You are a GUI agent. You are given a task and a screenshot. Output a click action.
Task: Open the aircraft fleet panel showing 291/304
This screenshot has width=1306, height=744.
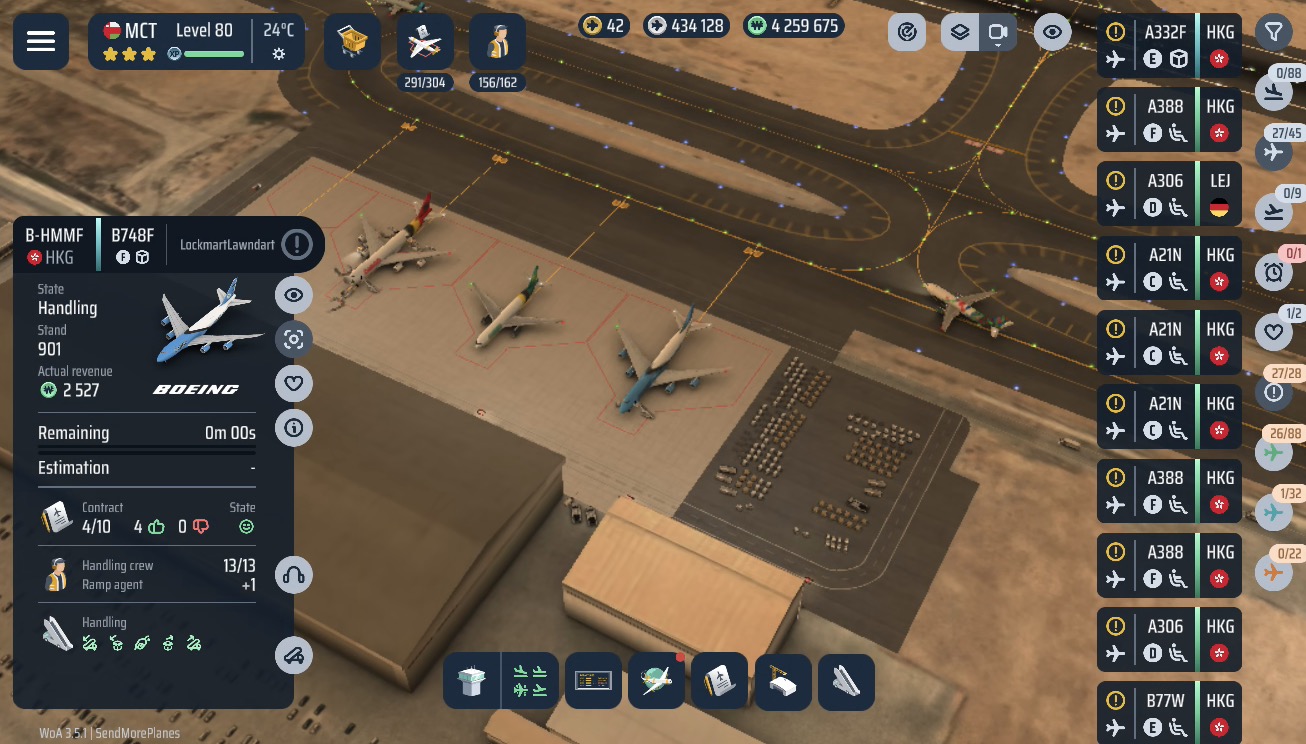click(425, 43)
